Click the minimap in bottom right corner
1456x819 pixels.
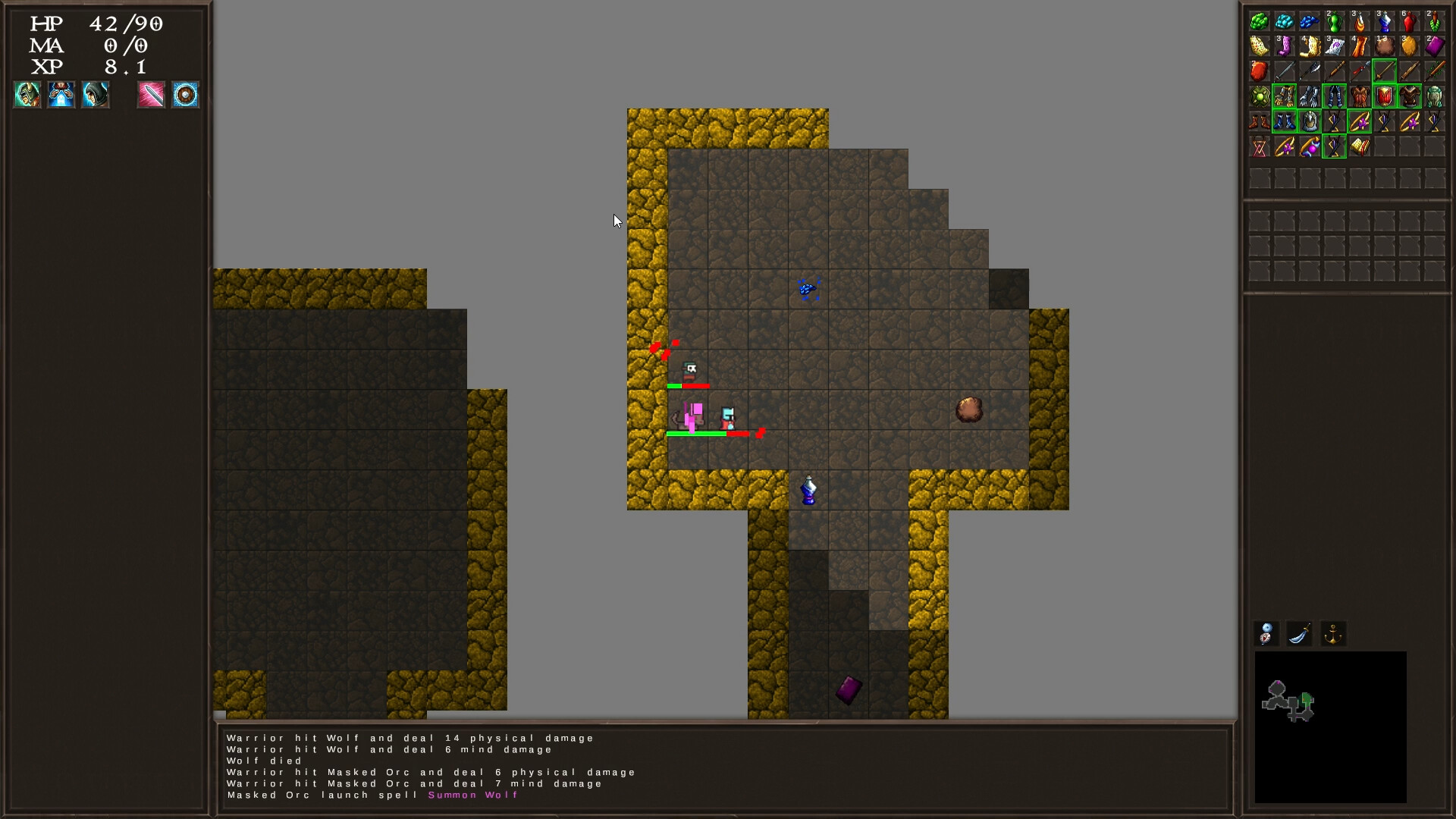[1329, 728]
